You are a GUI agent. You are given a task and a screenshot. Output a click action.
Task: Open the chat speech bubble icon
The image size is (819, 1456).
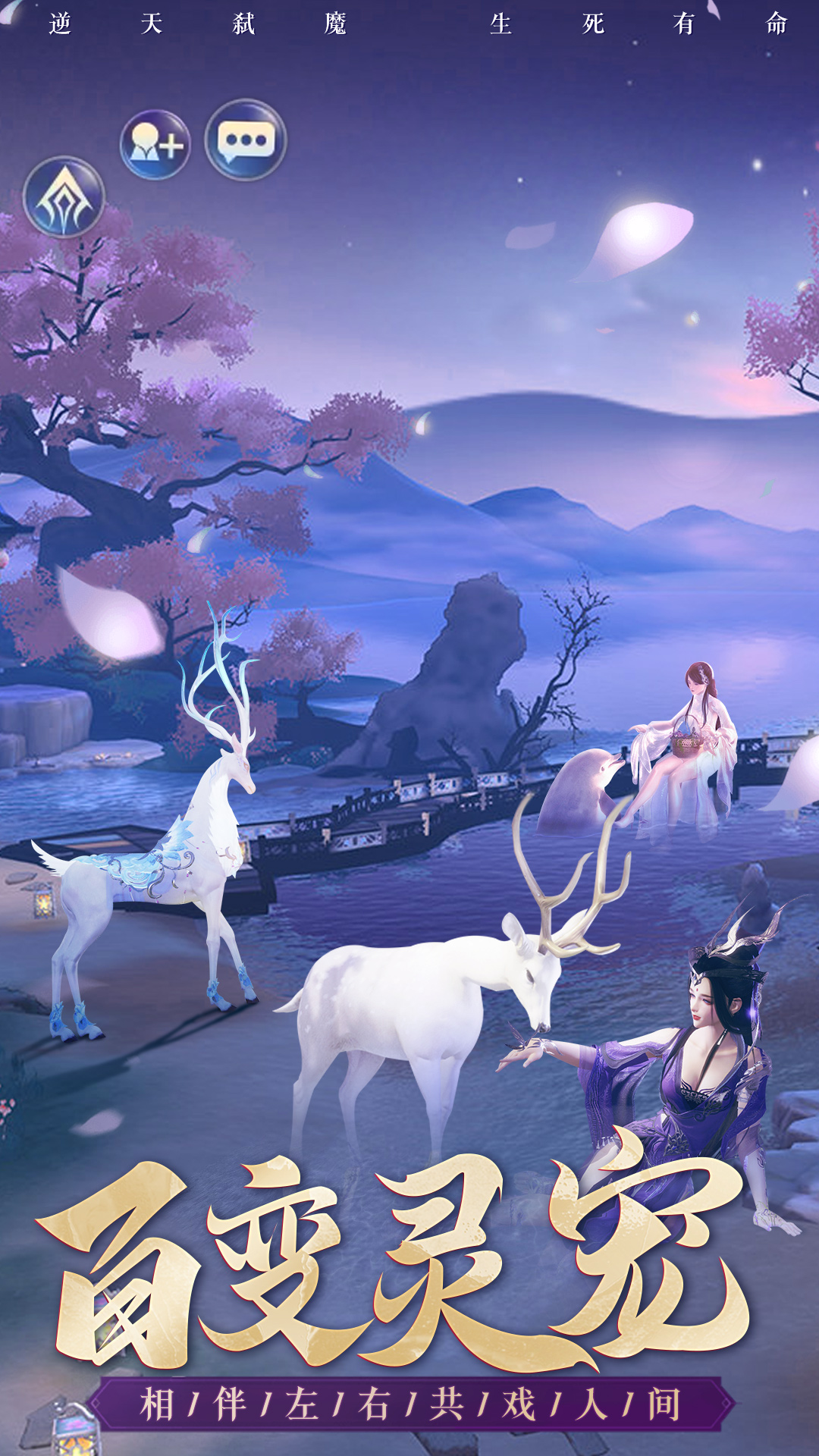[x=246, y=140]
